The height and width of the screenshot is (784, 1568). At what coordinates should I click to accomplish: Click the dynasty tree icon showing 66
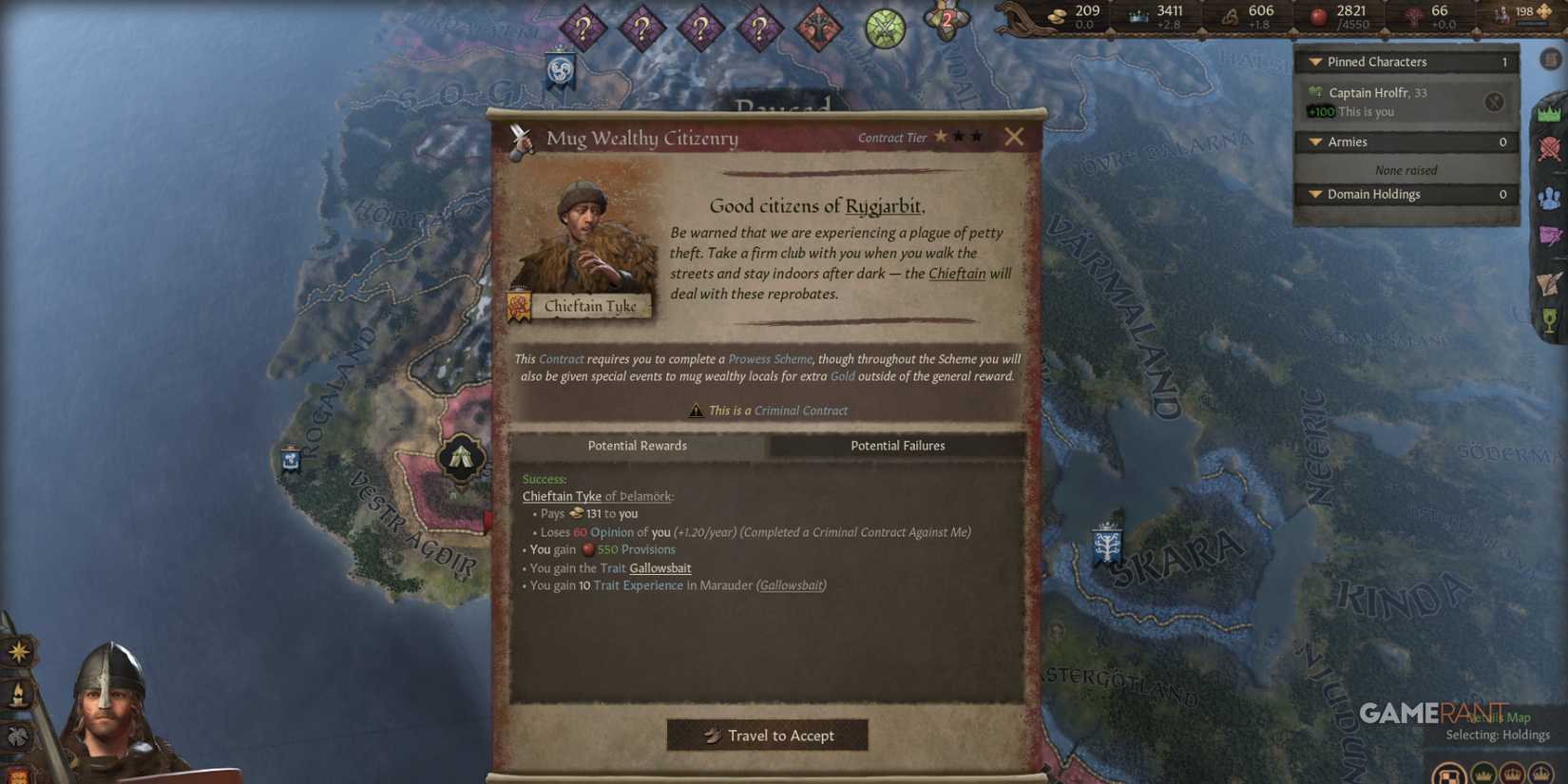1415,13
